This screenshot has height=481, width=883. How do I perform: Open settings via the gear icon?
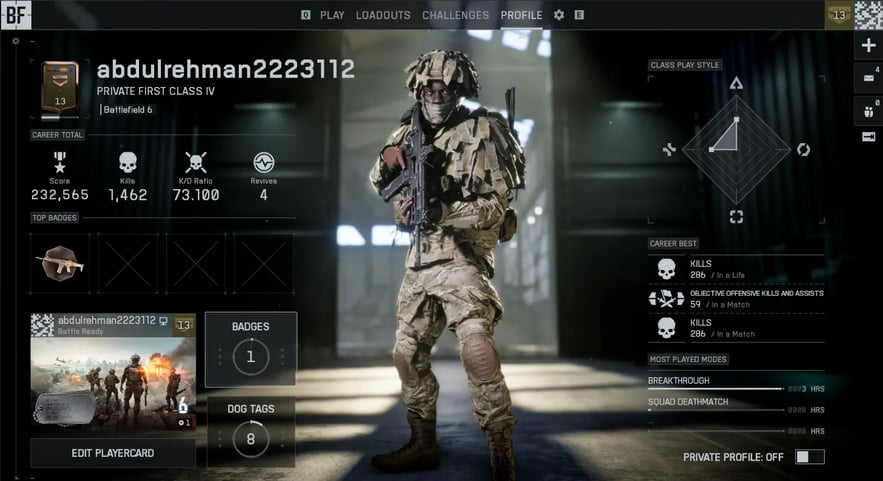tap(559, 15)
